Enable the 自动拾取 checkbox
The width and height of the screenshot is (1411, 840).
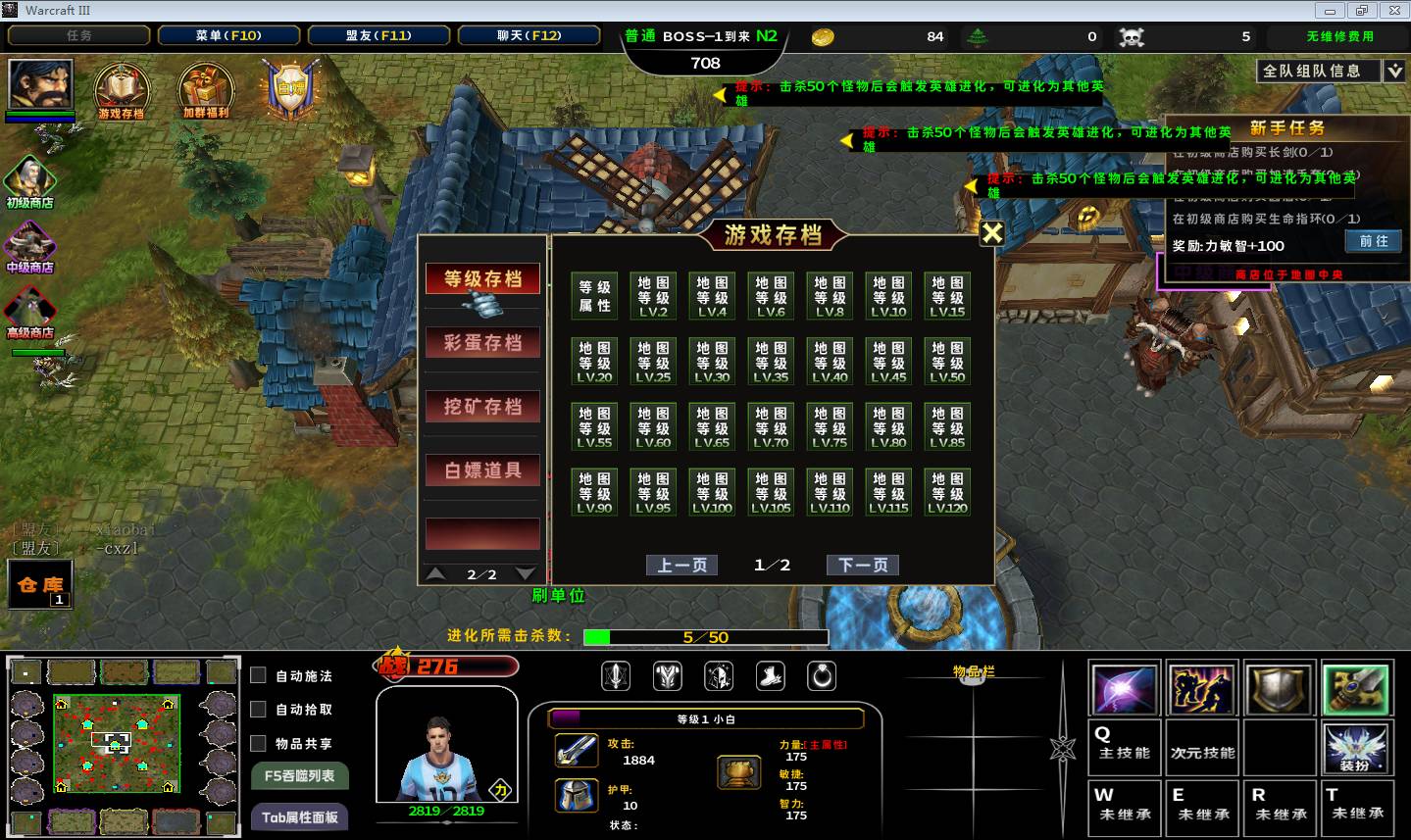click(259, 709)
